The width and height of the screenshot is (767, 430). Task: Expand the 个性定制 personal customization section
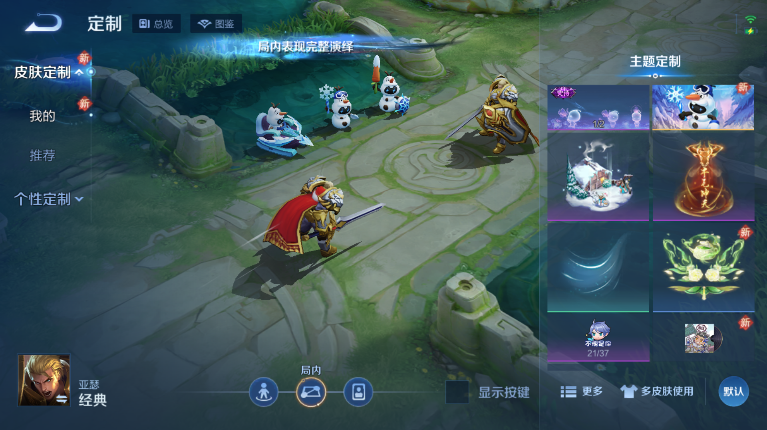[48, 199]
